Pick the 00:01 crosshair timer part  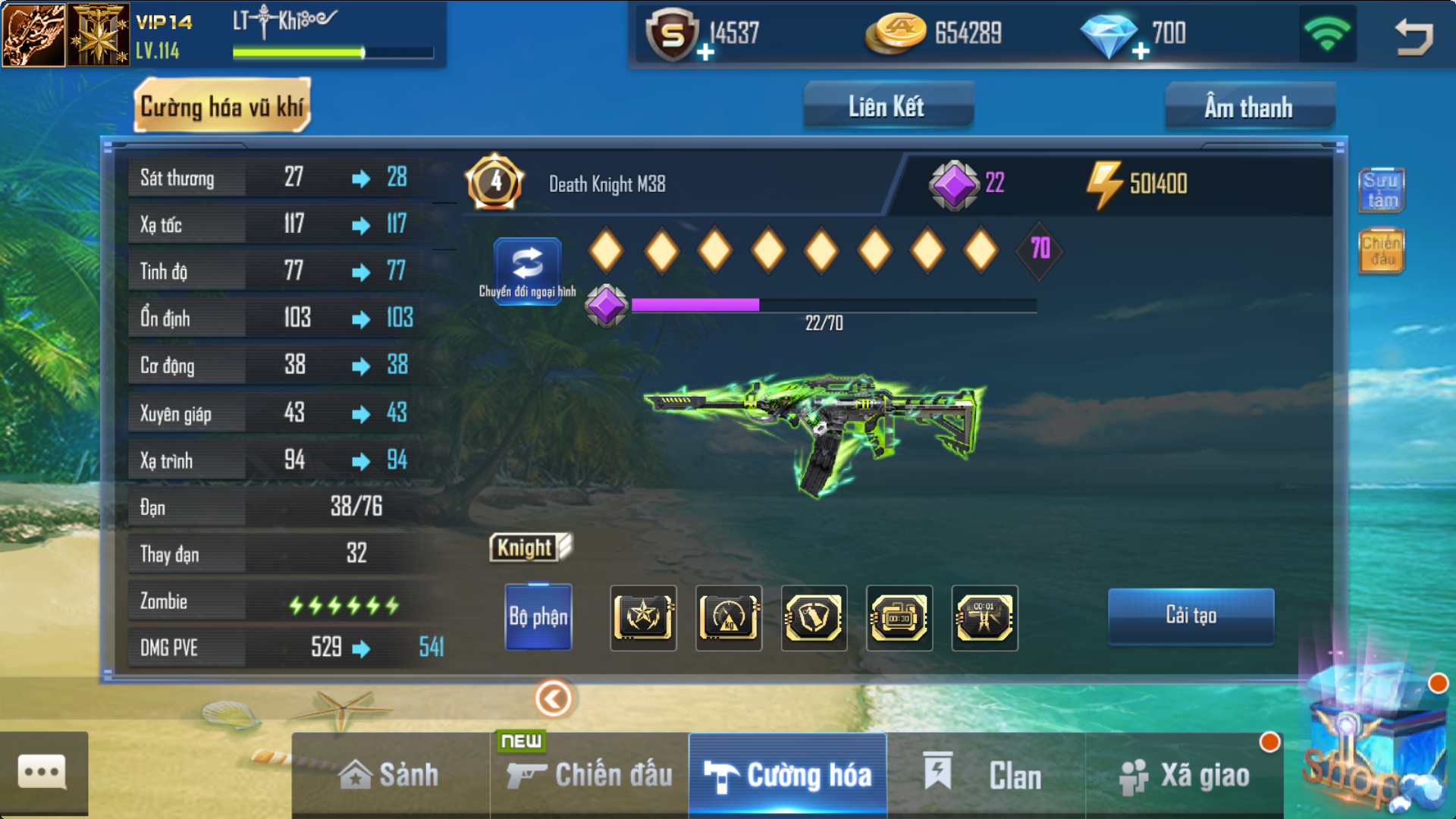pyautogui.click(x=984, y=617)
